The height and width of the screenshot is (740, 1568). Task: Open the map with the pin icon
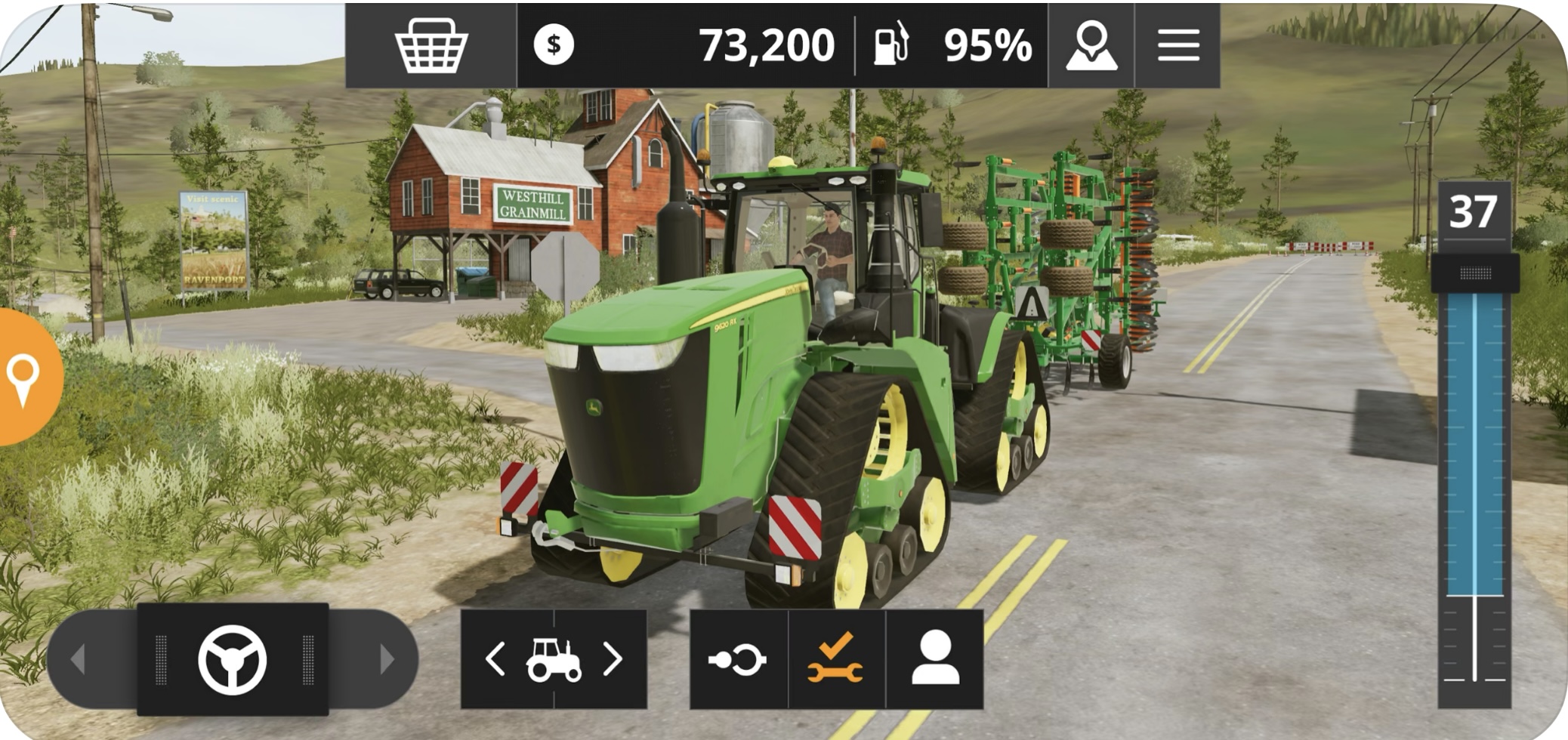(1091, 45)
